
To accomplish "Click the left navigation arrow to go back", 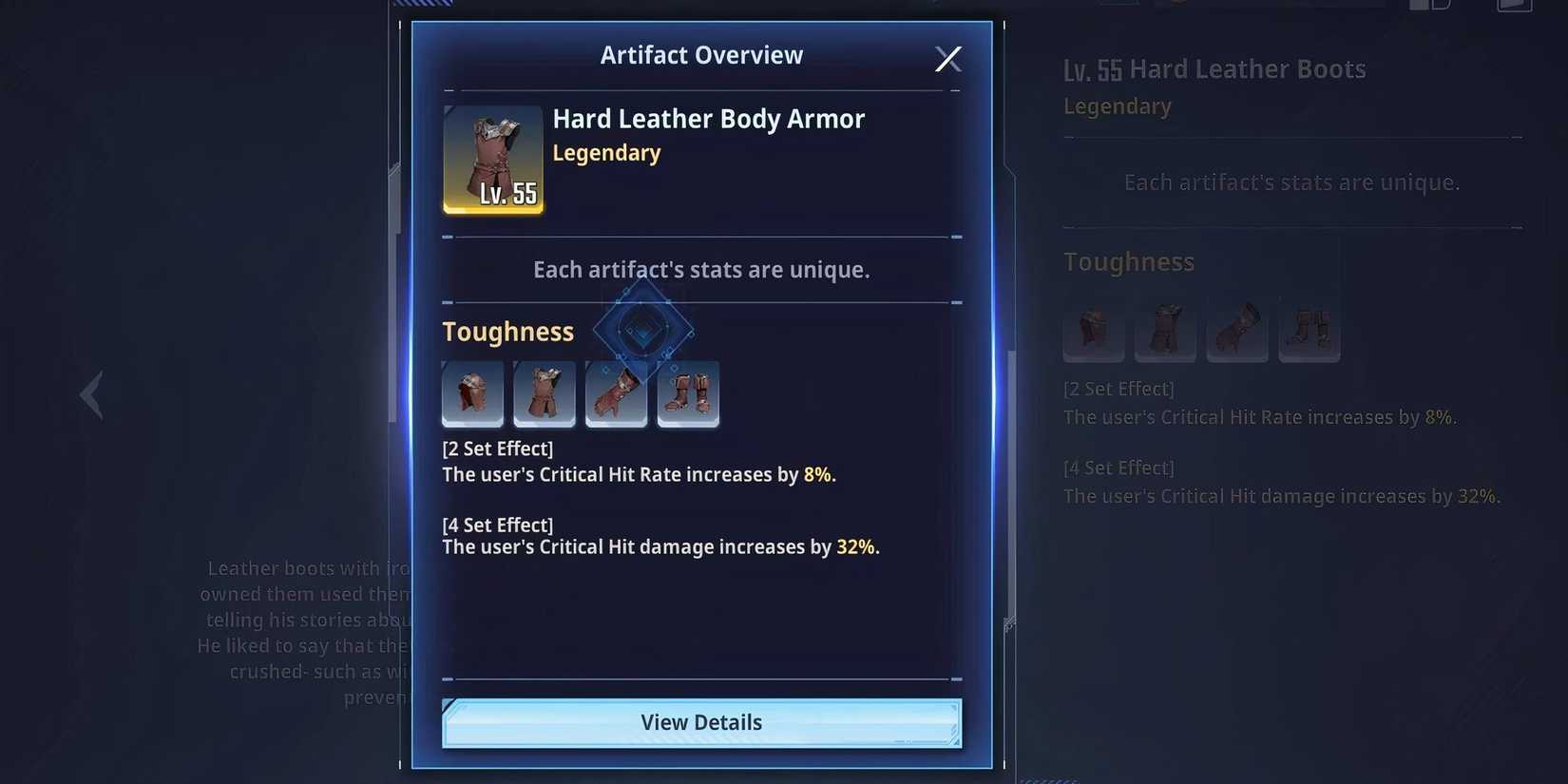I will [91, 393].
